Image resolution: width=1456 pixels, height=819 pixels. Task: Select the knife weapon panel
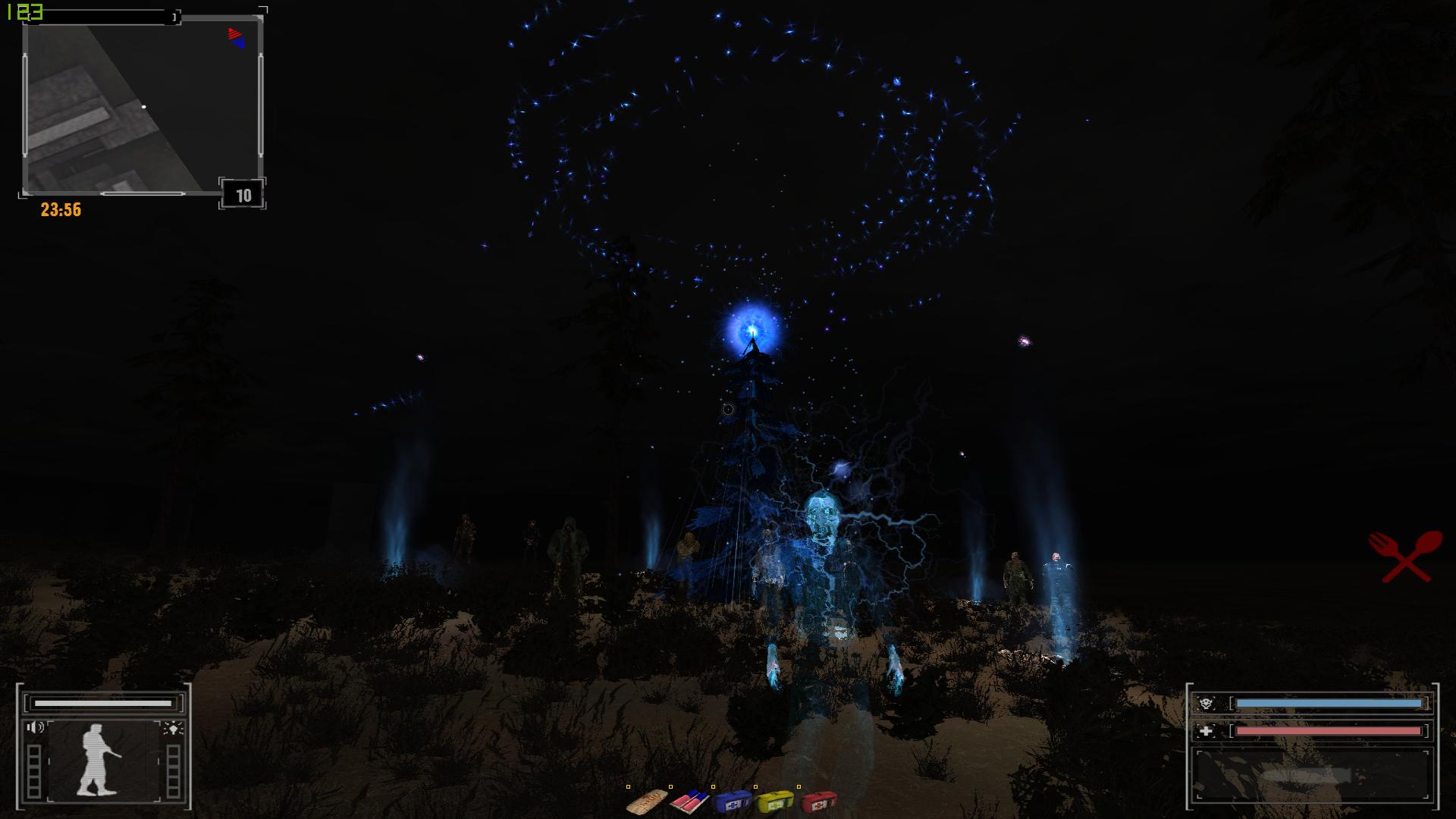pos(1310,775)
